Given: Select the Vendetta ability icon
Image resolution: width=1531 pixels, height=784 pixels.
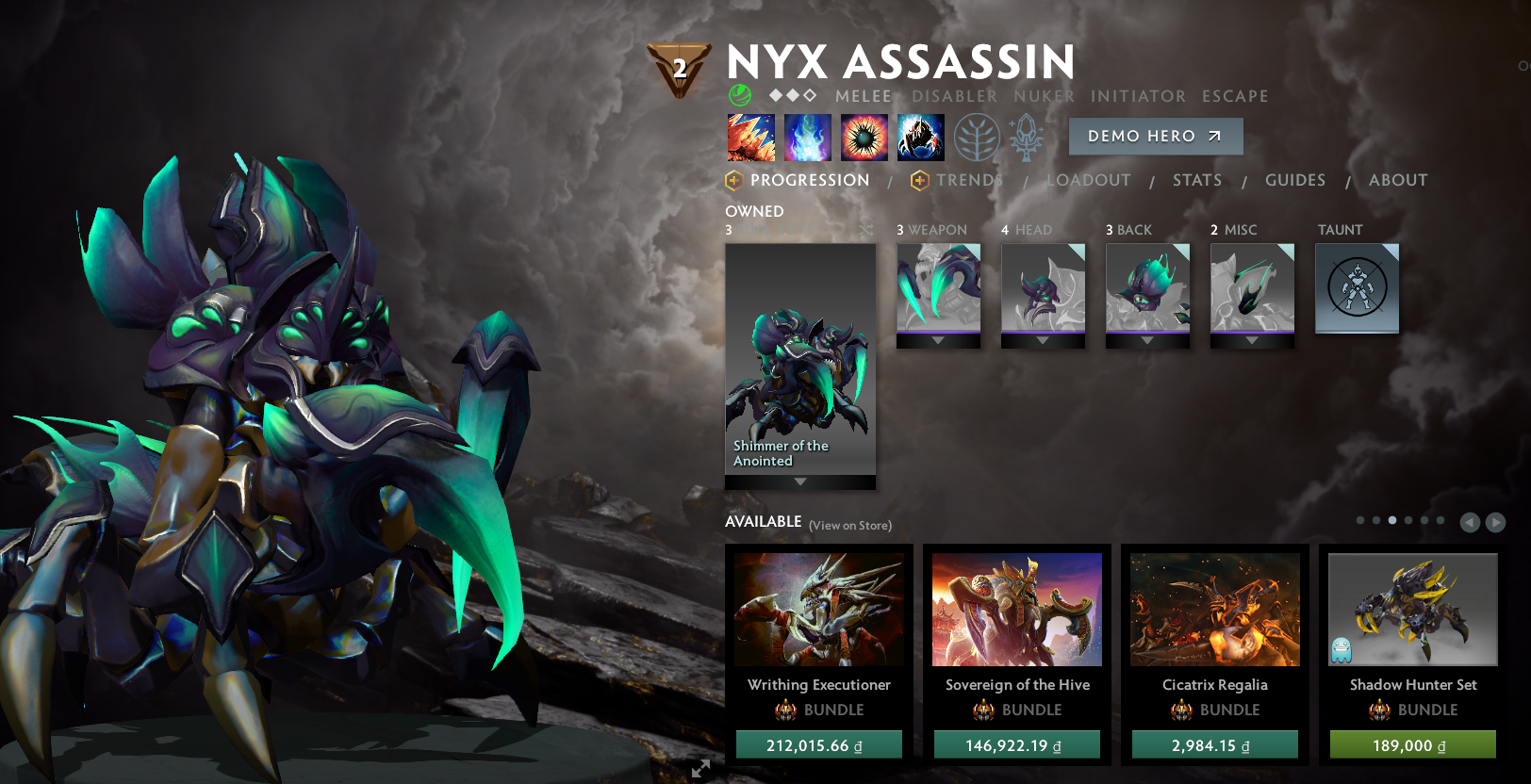Looking at the screenshot, I should (921, 137).
